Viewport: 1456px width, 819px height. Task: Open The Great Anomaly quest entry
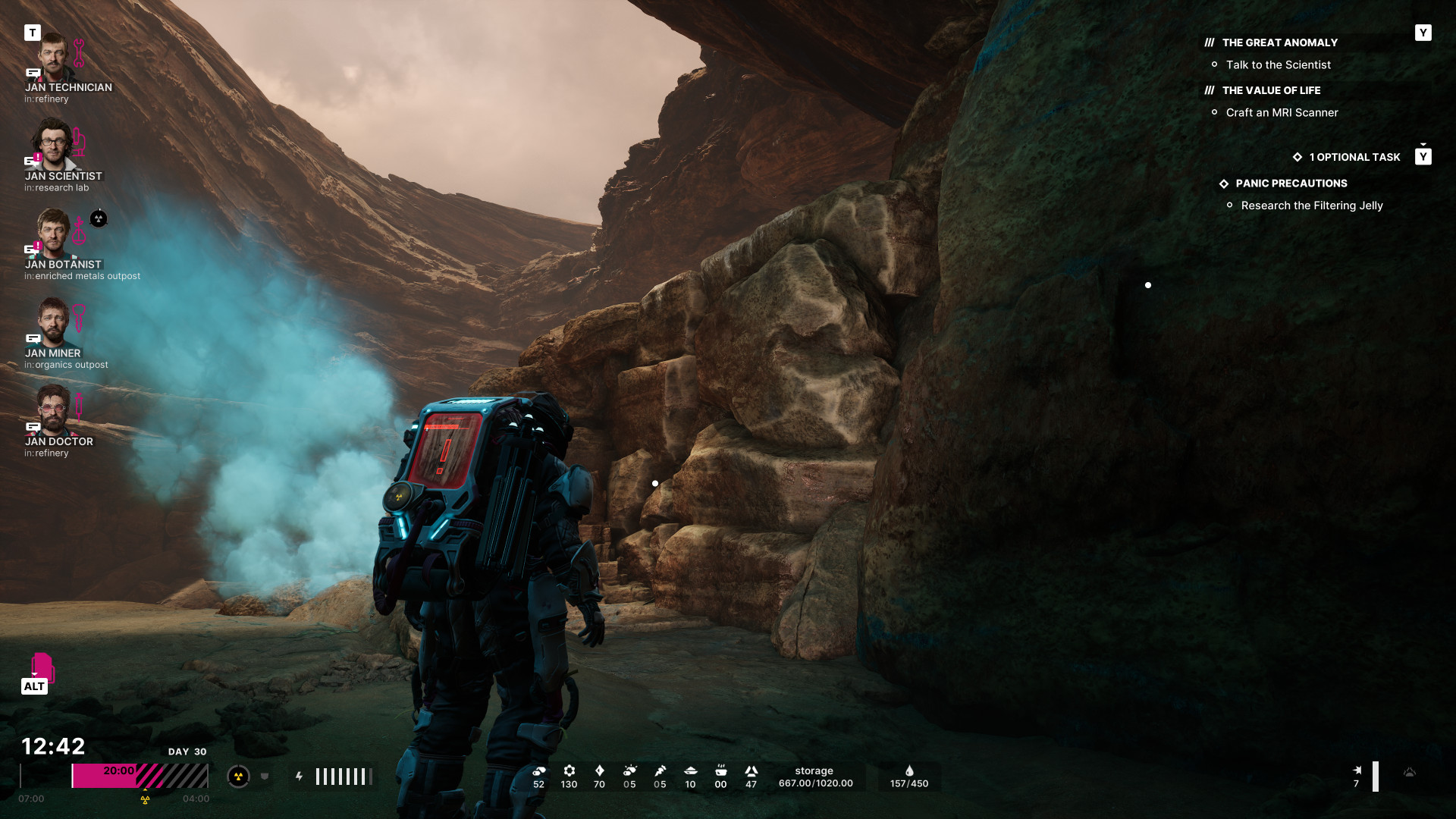(1279, 43)
